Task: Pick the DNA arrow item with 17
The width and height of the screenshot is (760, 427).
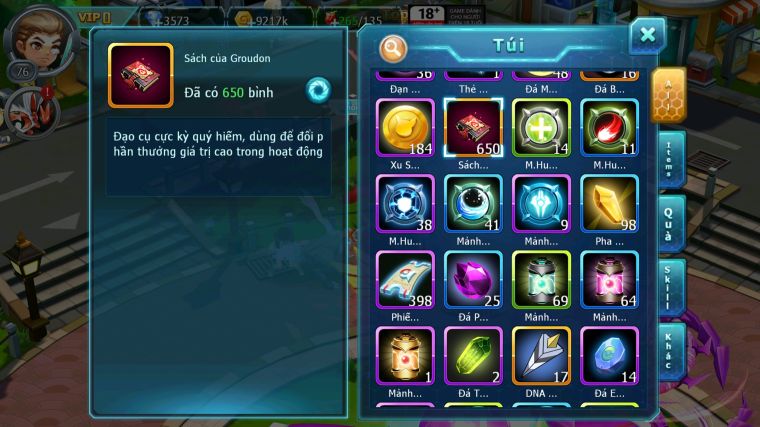Action: pyautogui.click(x=541, y=356)
